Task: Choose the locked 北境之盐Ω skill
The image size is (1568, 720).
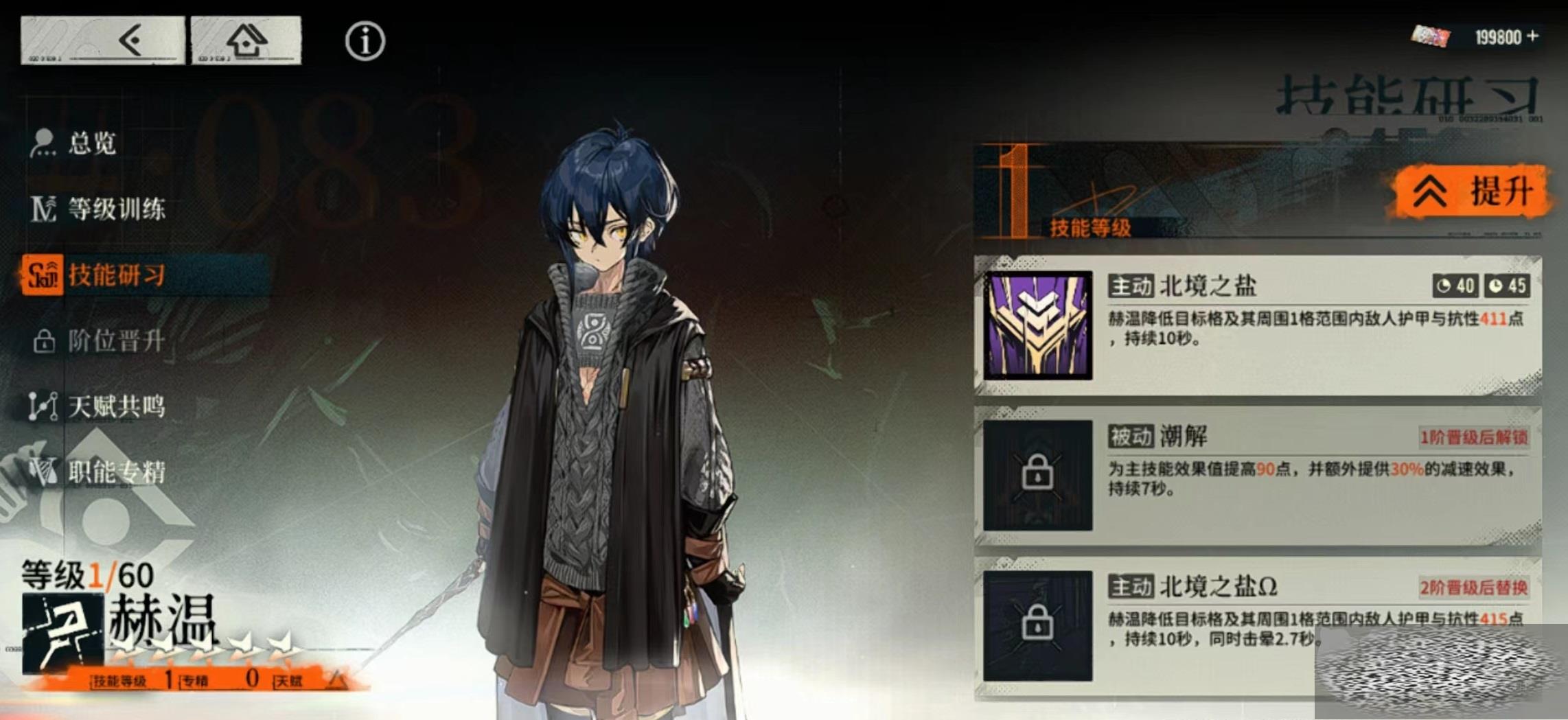Action: [x=1037, y=625]
